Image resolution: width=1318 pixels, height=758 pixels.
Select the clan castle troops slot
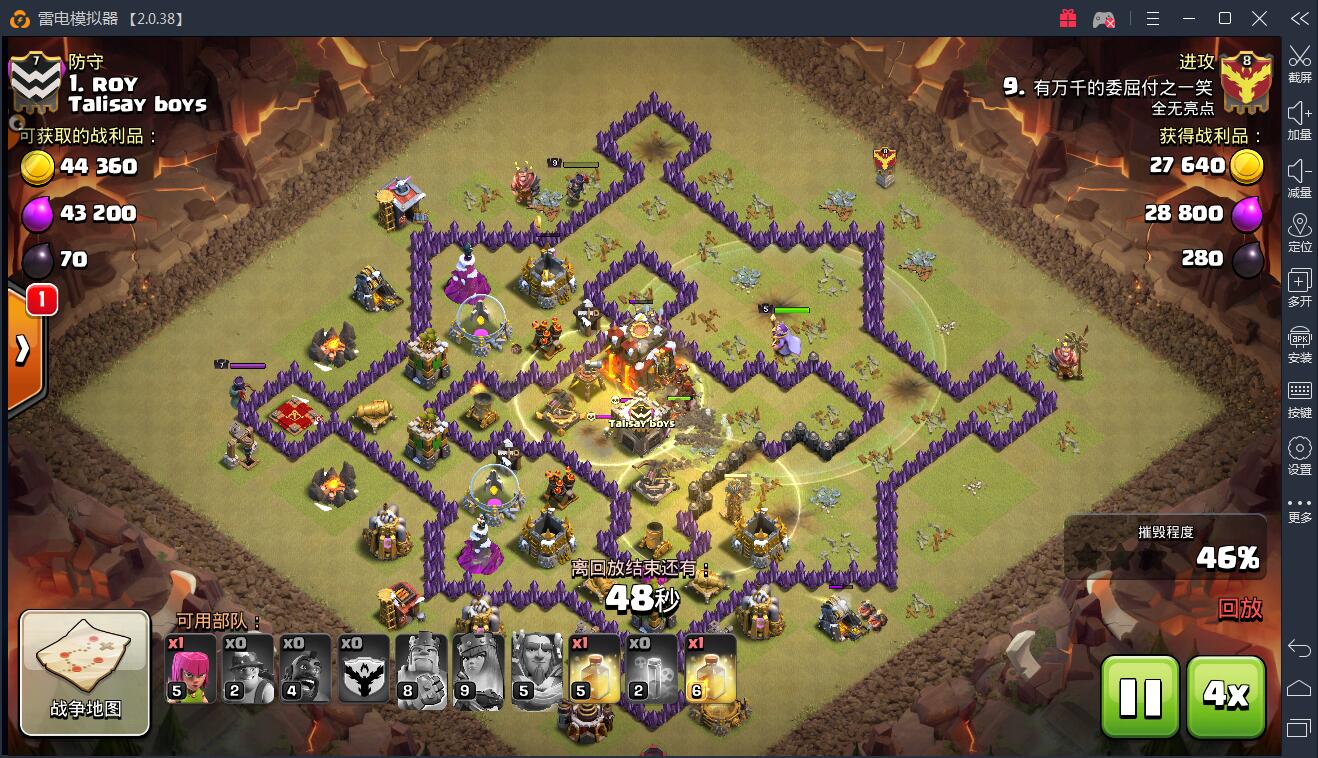[364, 669]
